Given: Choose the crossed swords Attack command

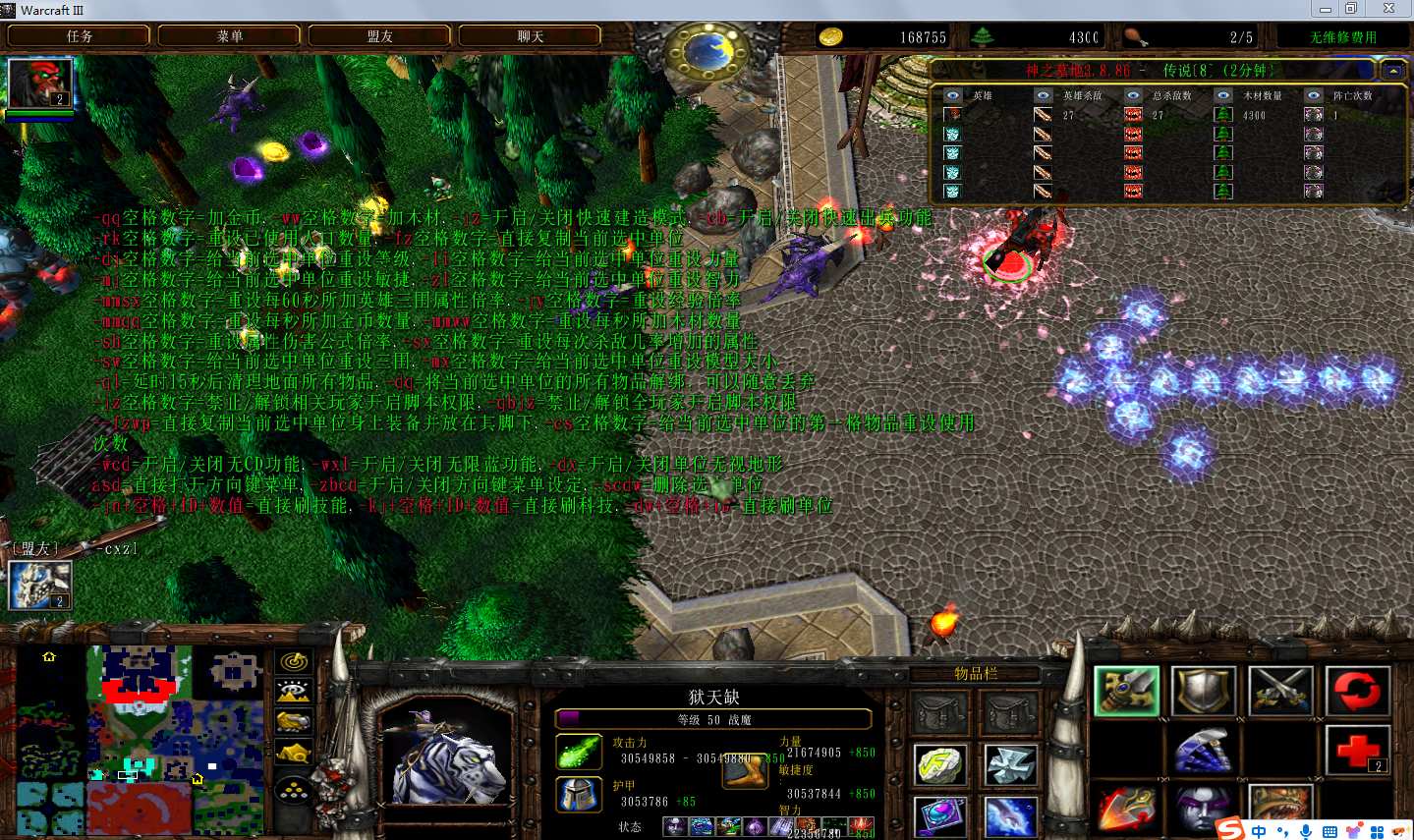Looking at the screenshot, I should [x=1279, y=691].
